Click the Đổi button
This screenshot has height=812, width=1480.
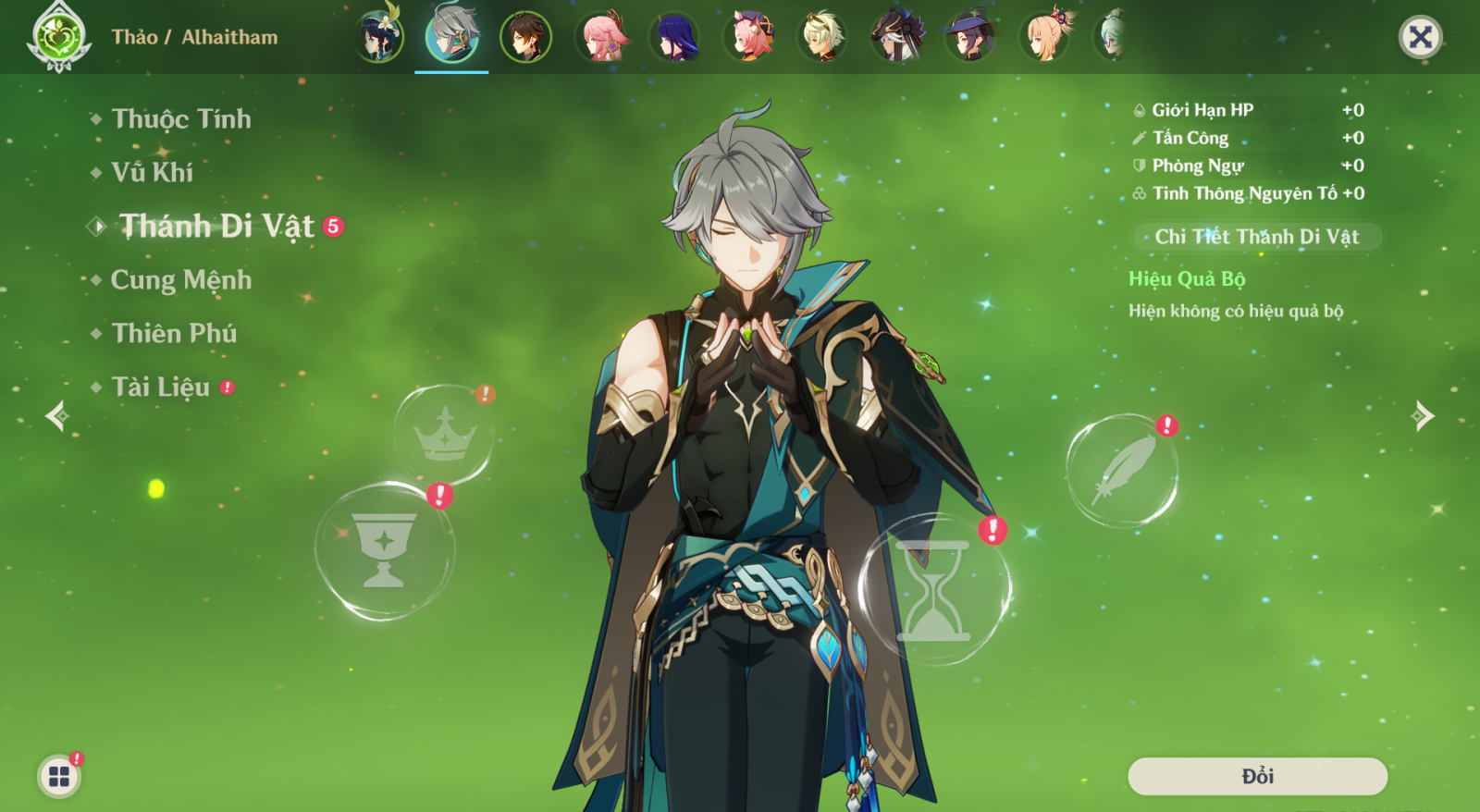(1257, 776)
